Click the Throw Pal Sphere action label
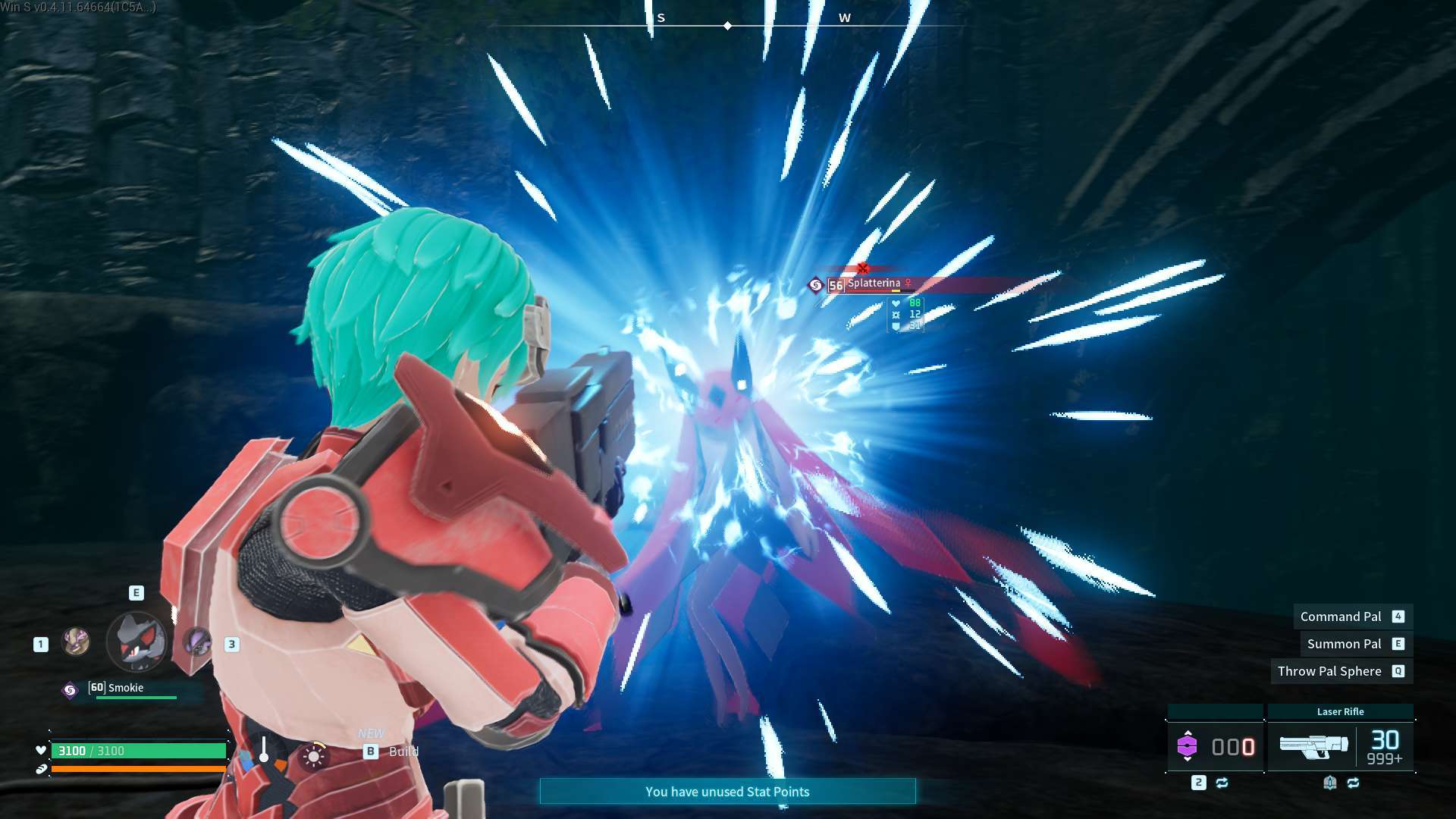The image size is (1456, 819). 1329,671
